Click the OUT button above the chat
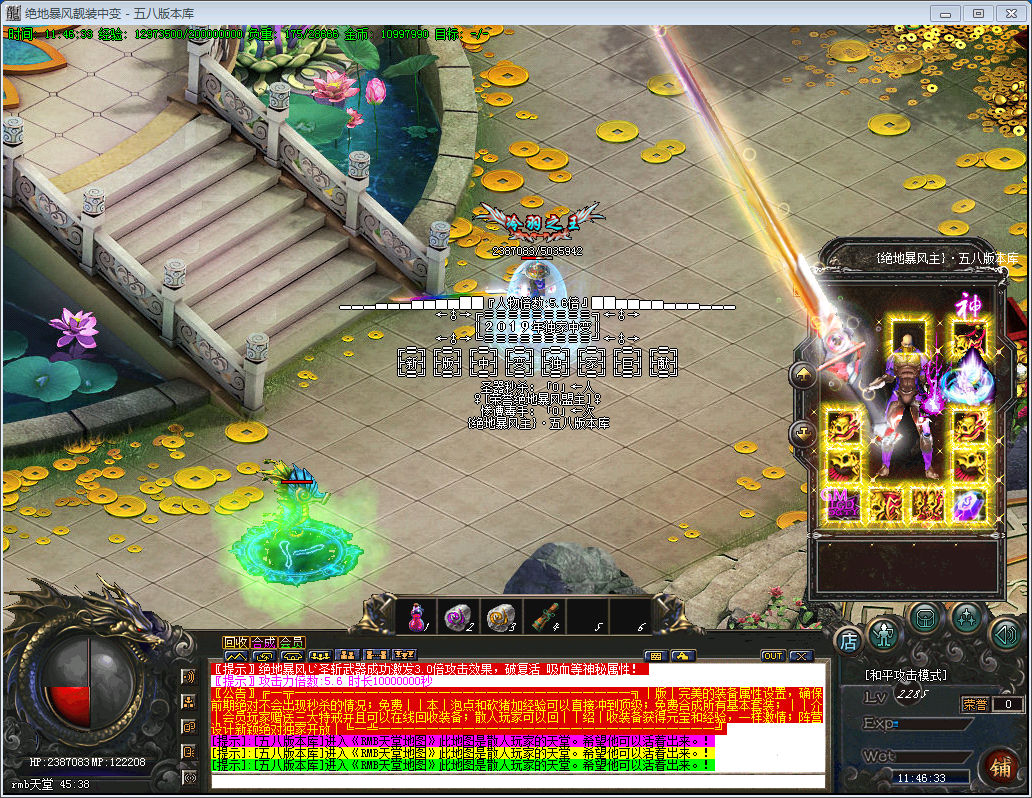Image resolution: width=1032 pixels, height=798 pixels. [x=772, y=656]
